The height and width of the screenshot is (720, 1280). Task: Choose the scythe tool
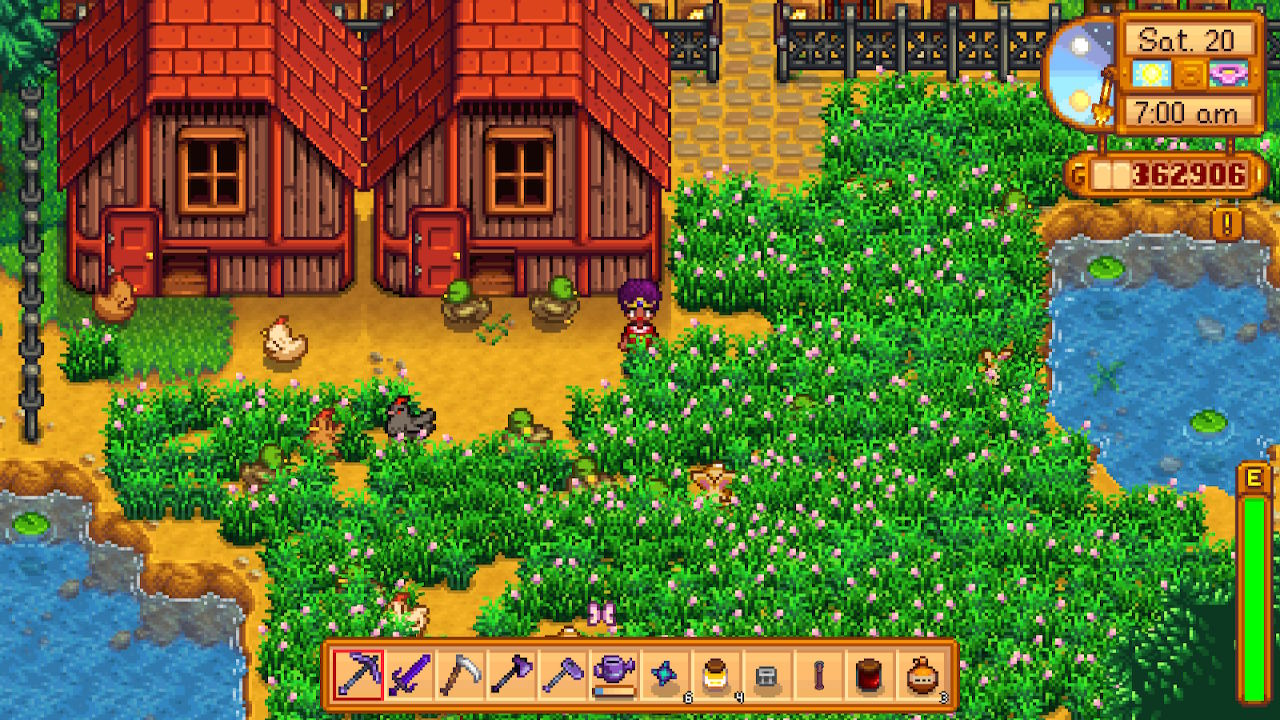tap(460, 675)
